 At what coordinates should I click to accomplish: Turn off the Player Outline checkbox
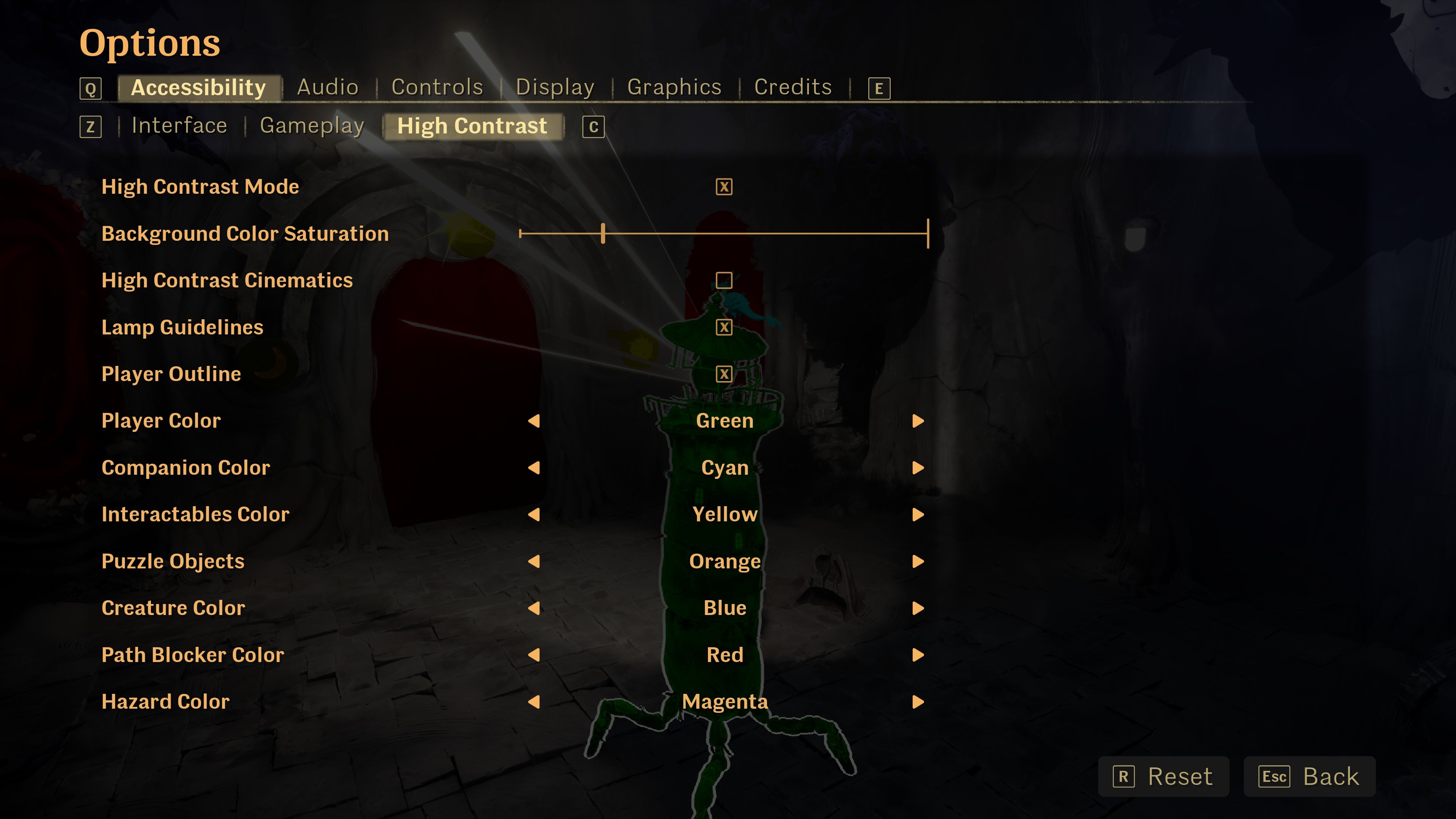(724, 374)
